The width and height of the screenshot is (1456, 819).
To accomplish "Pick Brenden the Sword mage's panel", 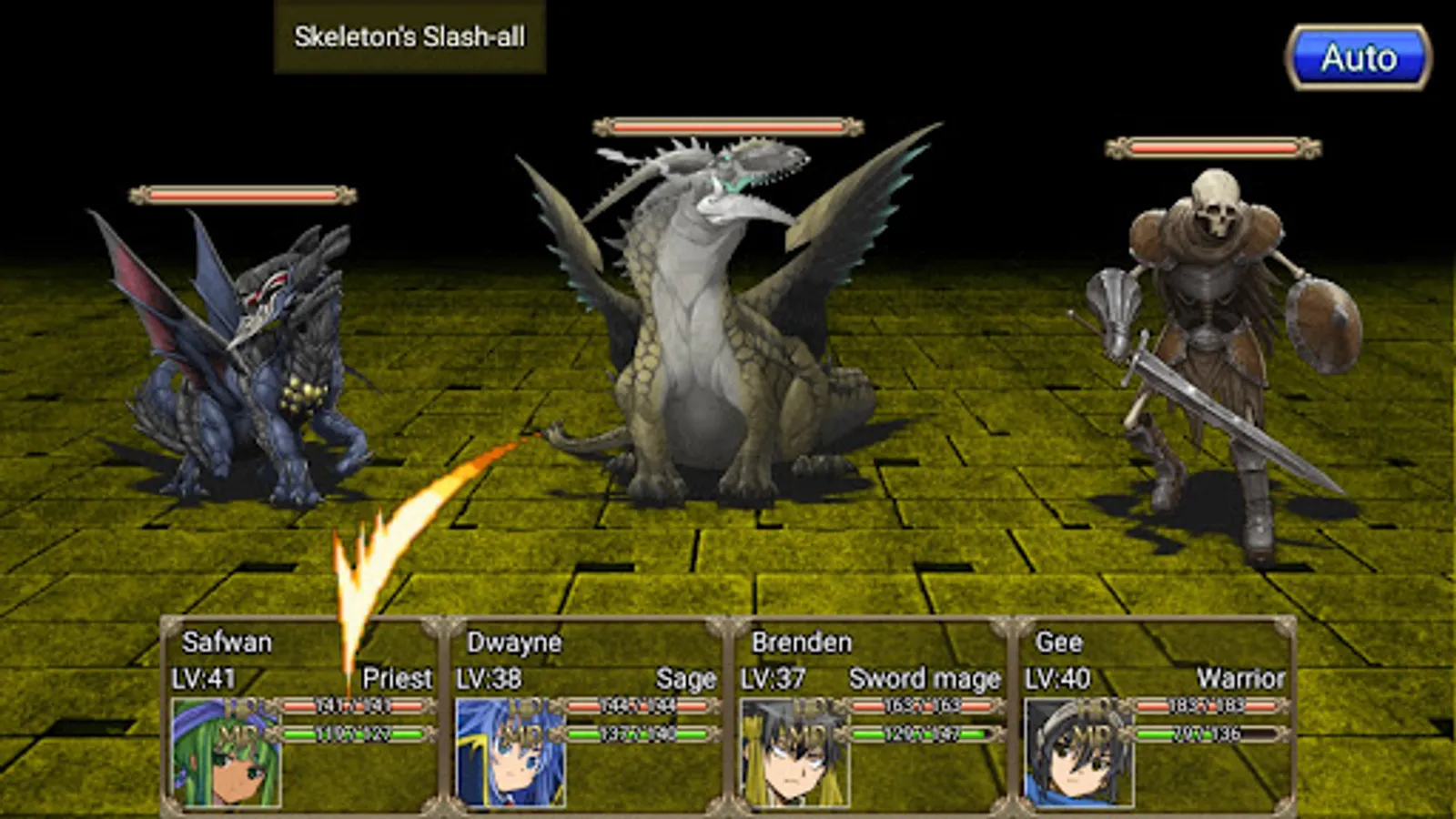I will click(872, 715).
